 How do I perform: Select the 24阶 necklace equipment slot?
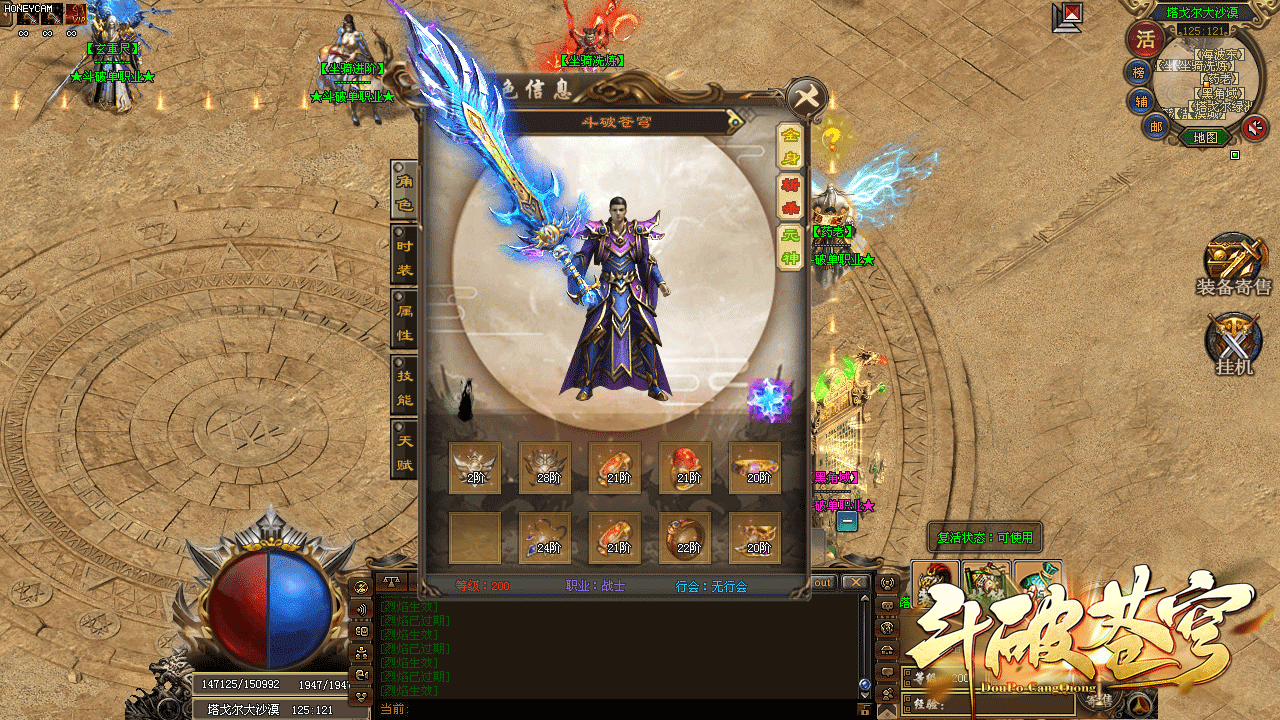click(x=545, y=538)
